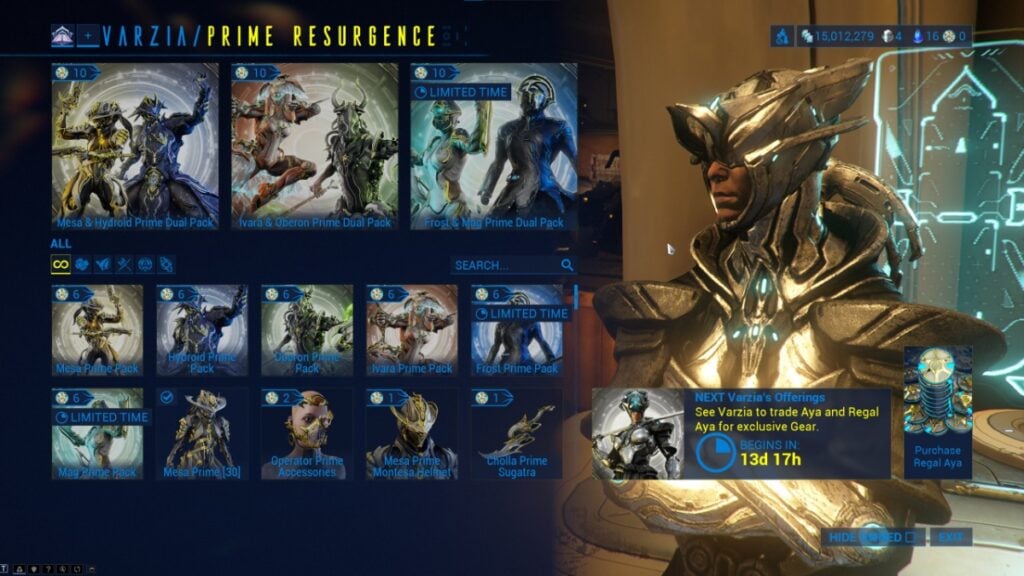View the Ivara Prime Pack
The image size is (1024, 576).
coord(412,330)
